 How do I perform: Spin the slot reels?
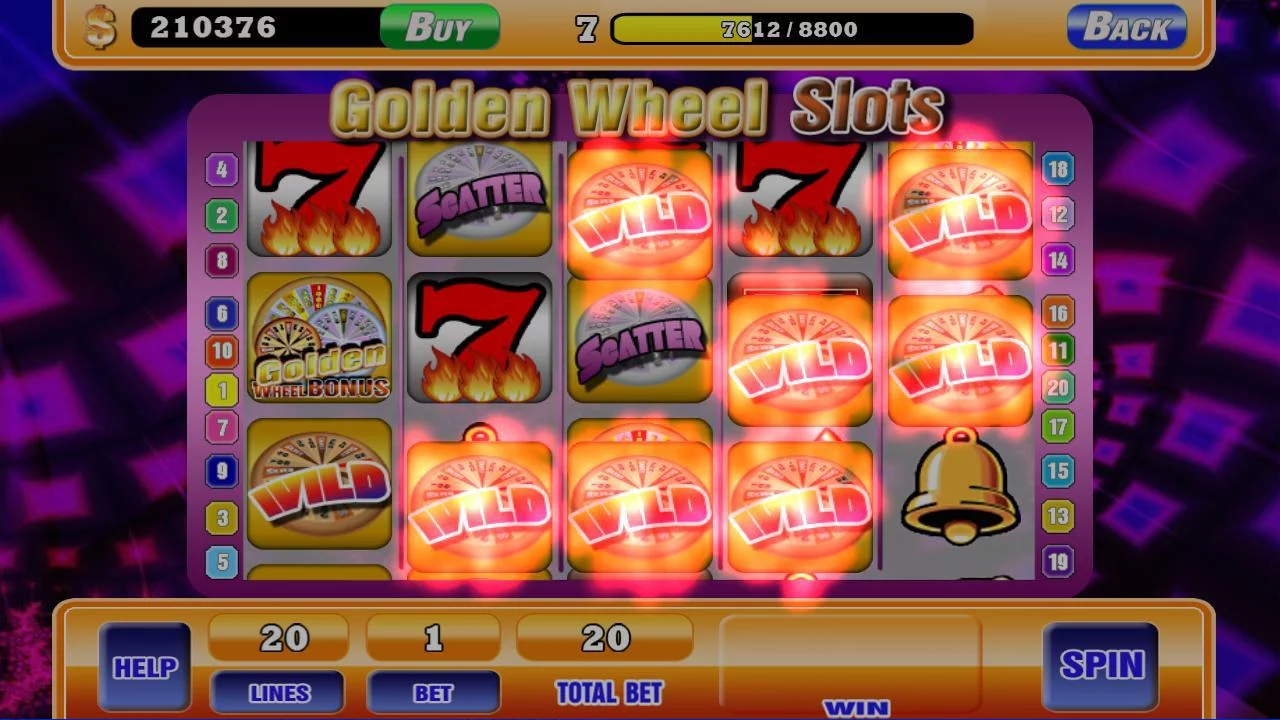click(1100, 665)
